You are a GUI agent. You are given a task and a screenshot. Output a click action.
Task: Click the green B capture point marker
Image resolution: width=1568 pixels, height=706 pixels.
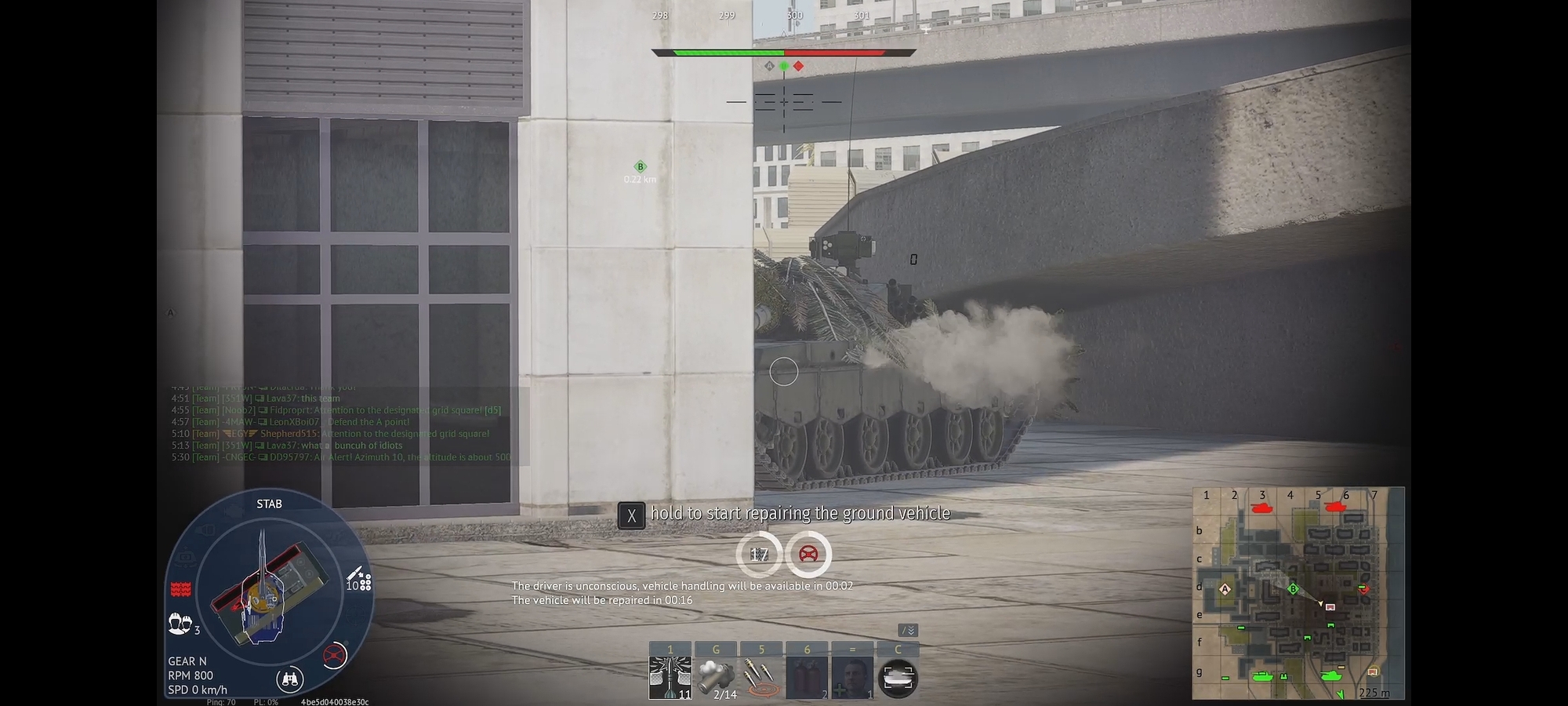pyautogui.click(x=641, y=166)
